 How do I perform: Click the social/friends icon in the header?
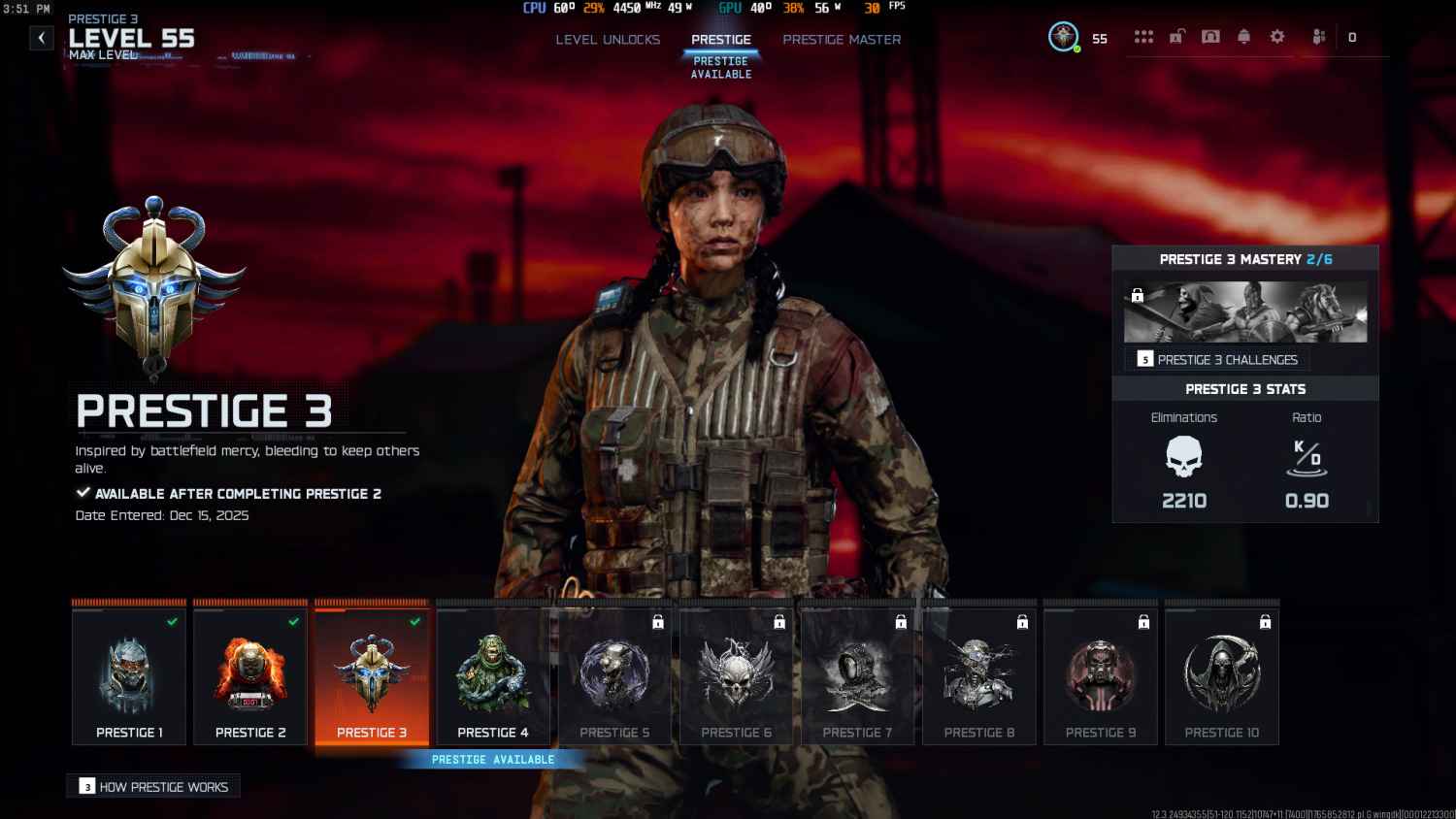pos(1318,37)
